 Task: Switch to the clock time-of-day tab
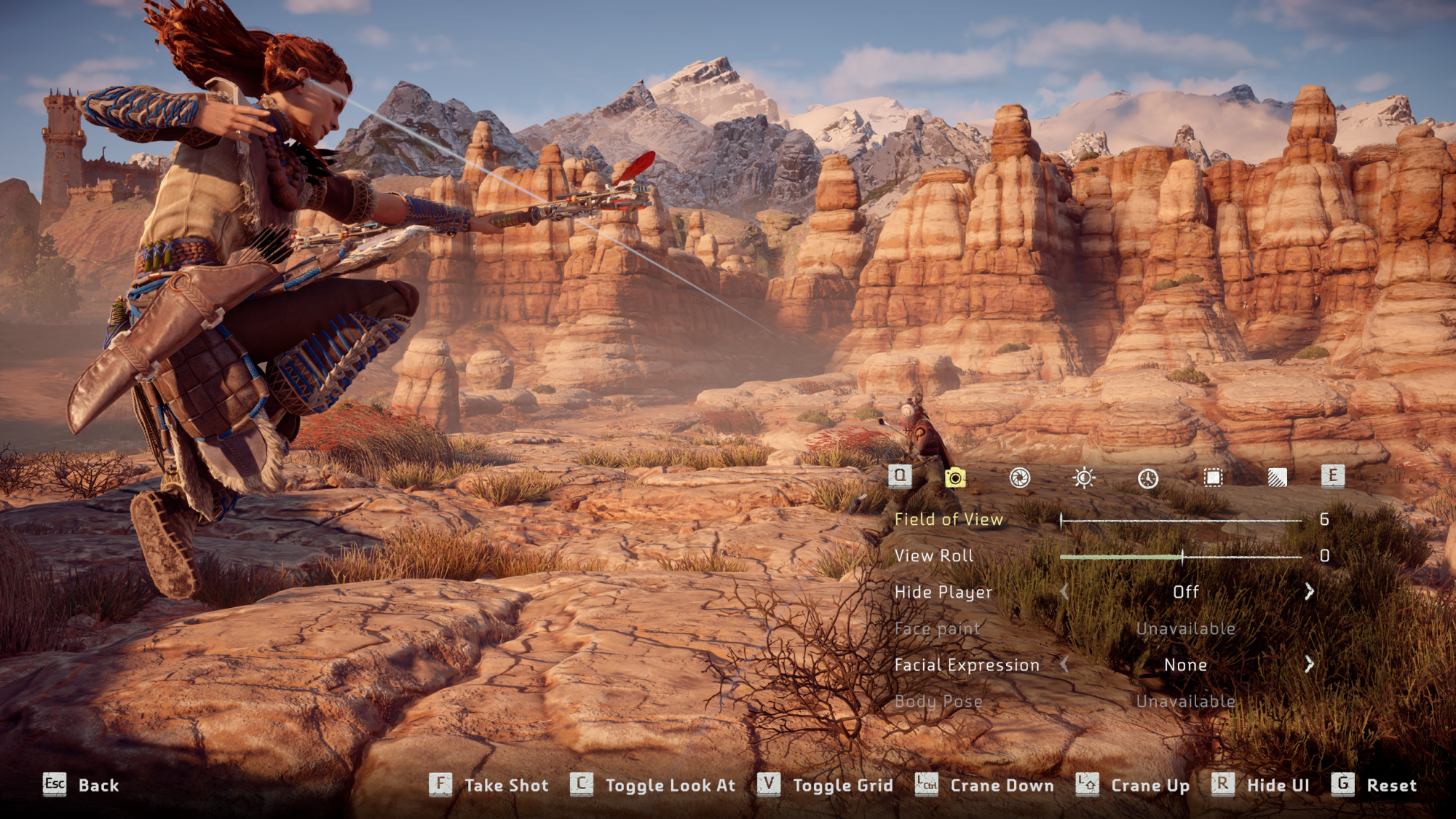[x=1148, y=478]
